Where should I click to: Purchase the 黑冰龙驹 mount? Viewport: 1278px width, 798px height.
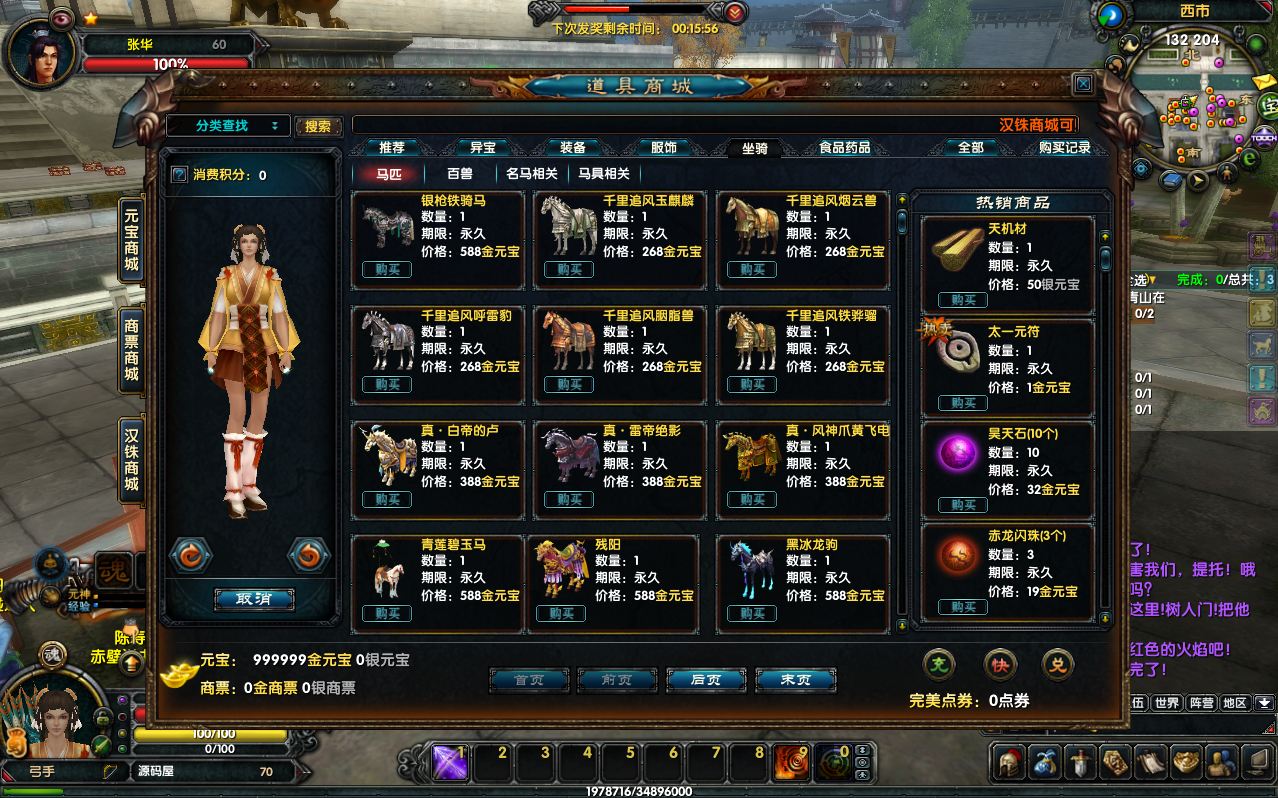(752, 614)
